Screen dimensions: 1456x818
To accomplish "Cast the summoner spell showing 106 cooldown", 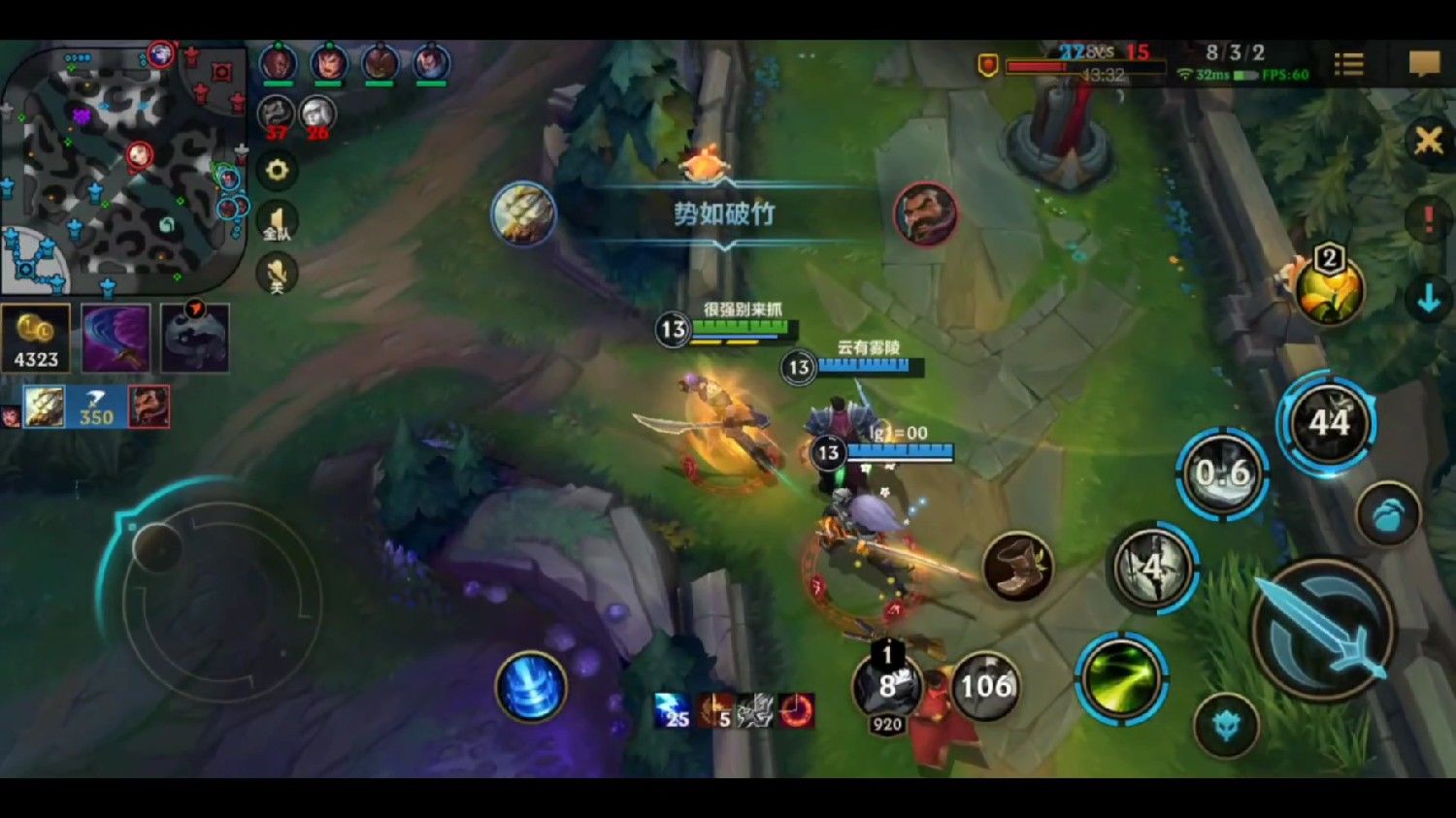I will [x=985, y=686].
